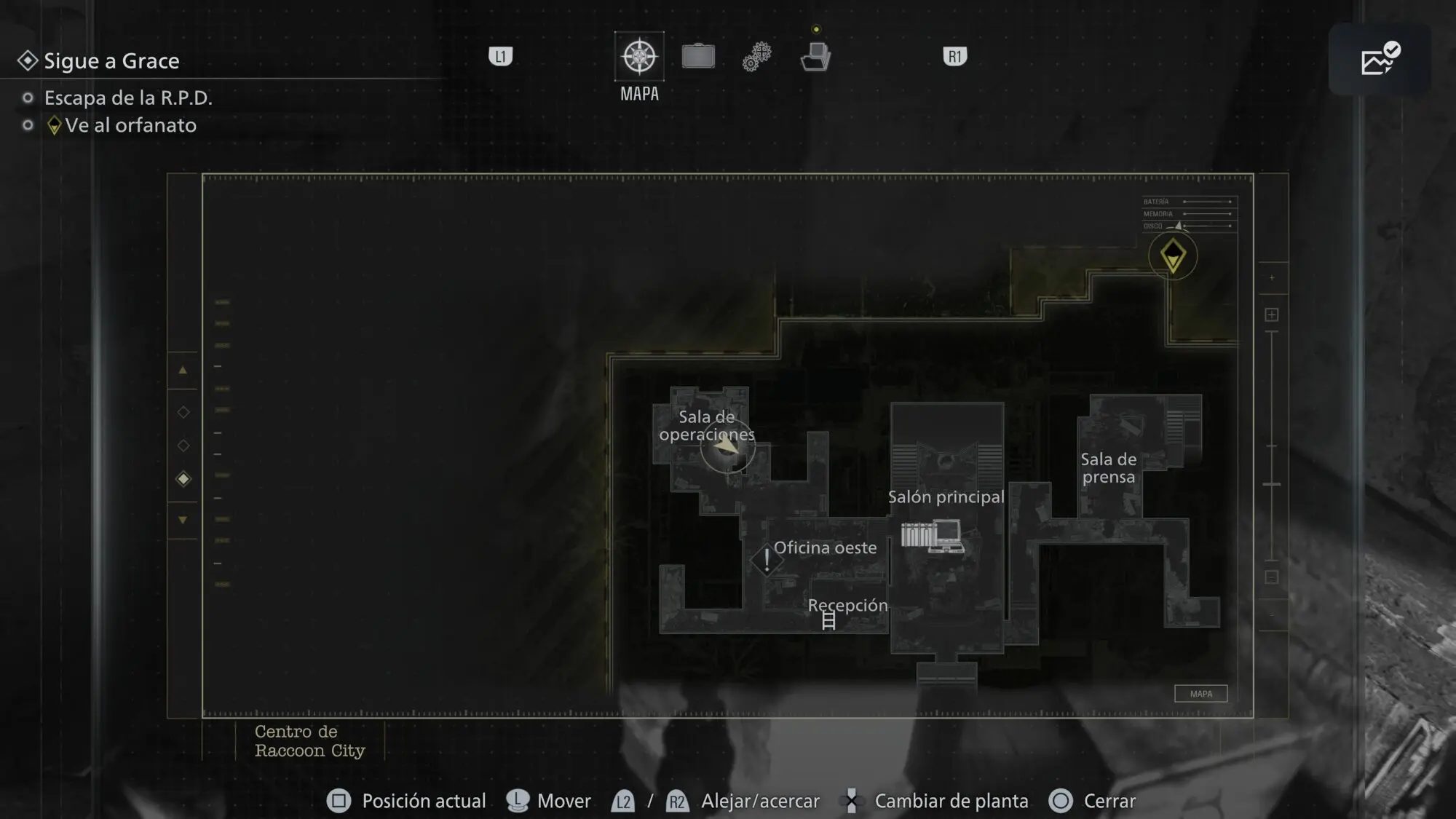Screen dimensions: 1456x819
Task: Select the ladder icon near Recepción
Action: (x=828, y=621)
